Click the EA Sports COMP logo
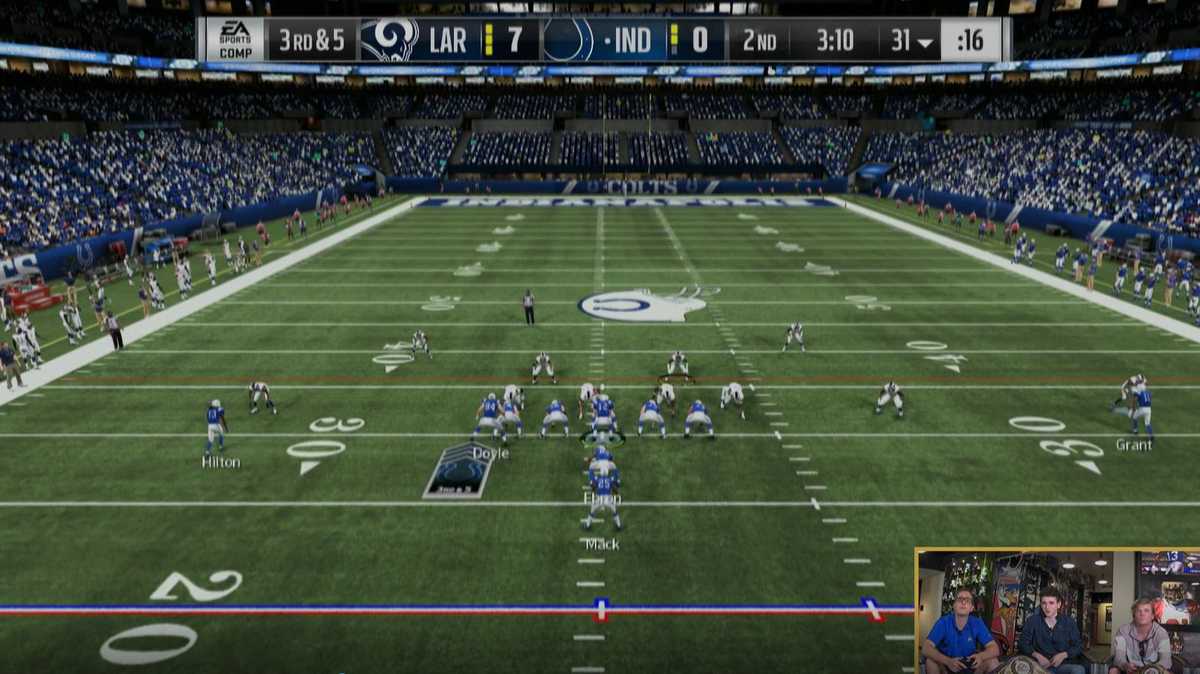The image size is (1200, 674). pos(235,40)
